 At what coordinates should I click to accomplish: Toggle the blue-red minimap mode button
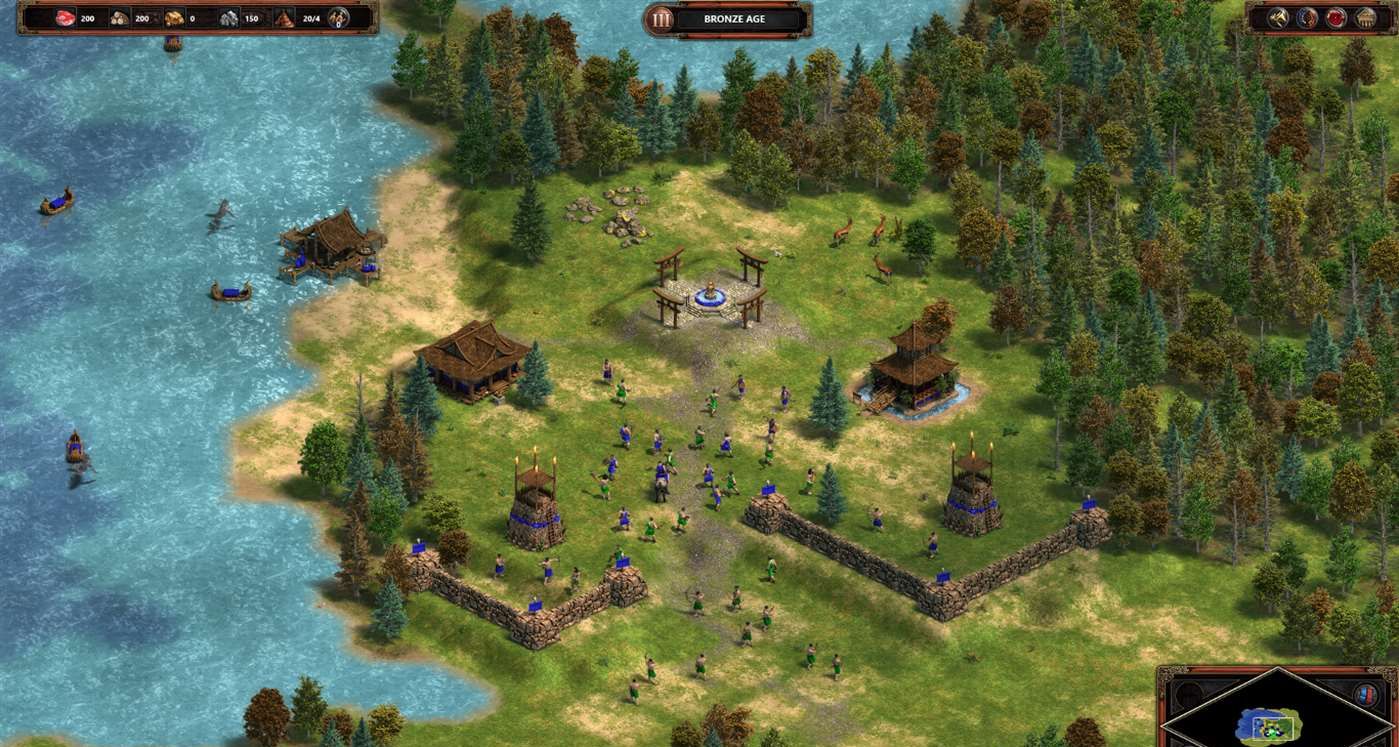click(1364, 695)
